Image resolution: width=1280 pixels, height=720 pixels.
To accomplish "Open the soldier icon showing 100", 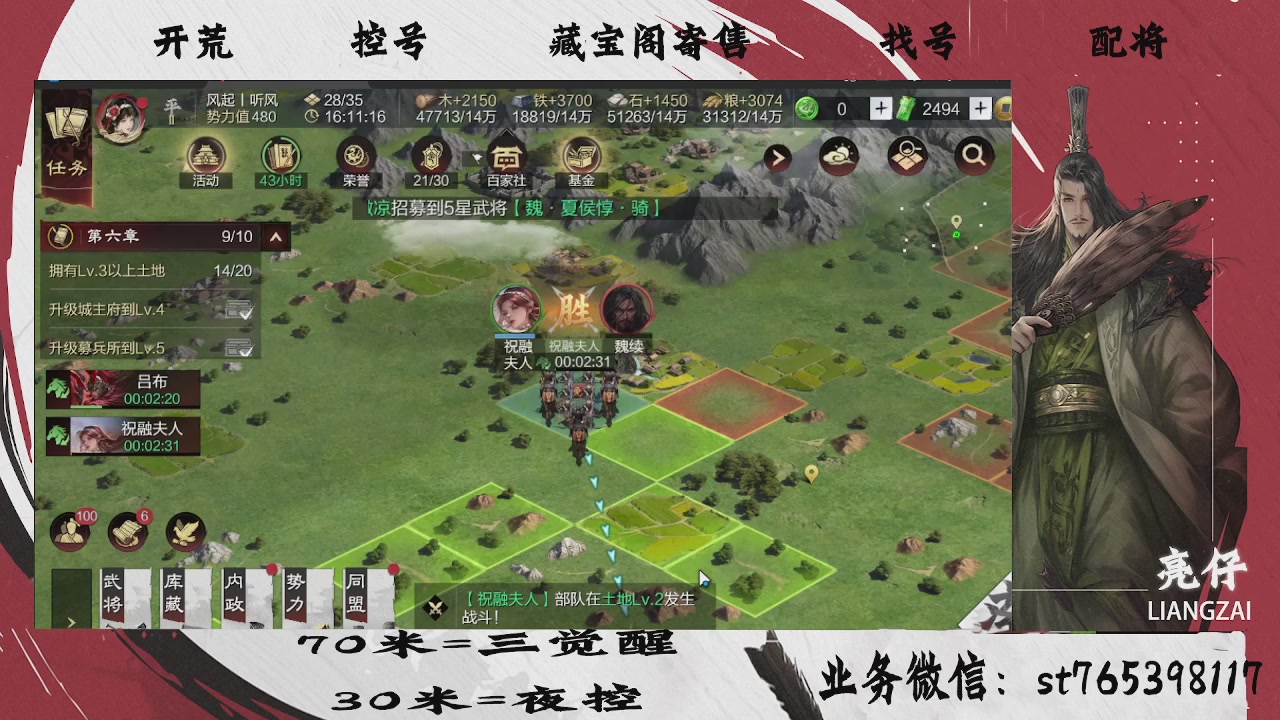I will coord(68,531).
